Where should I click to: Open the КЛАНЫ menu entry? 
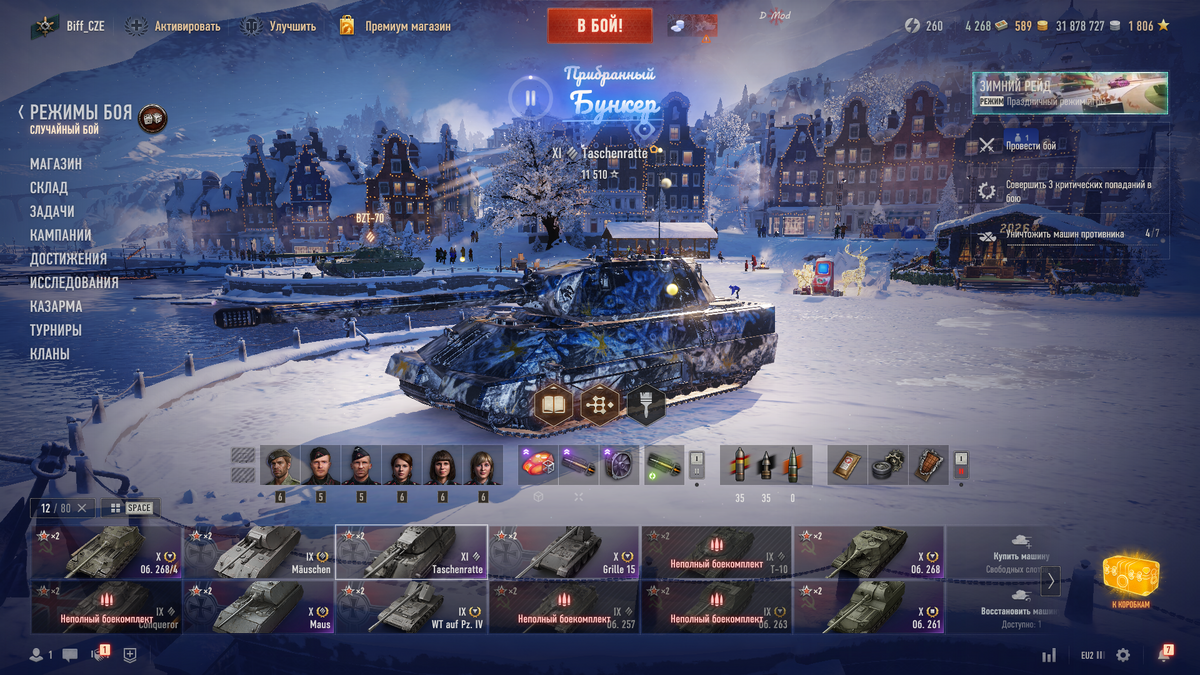(50, 354)
